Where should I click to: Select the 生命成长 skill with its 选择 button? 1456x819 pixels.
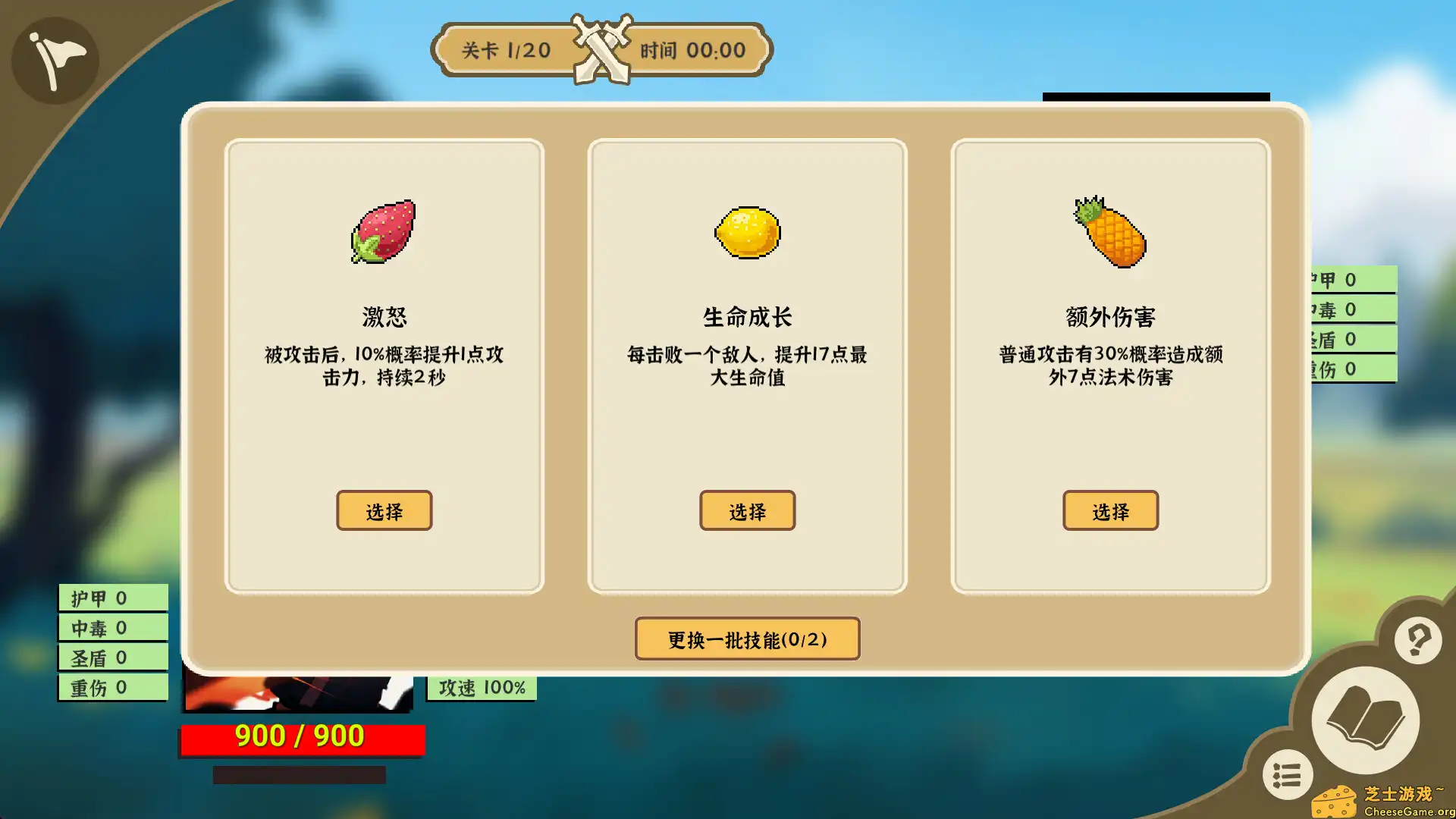(747, 511)
